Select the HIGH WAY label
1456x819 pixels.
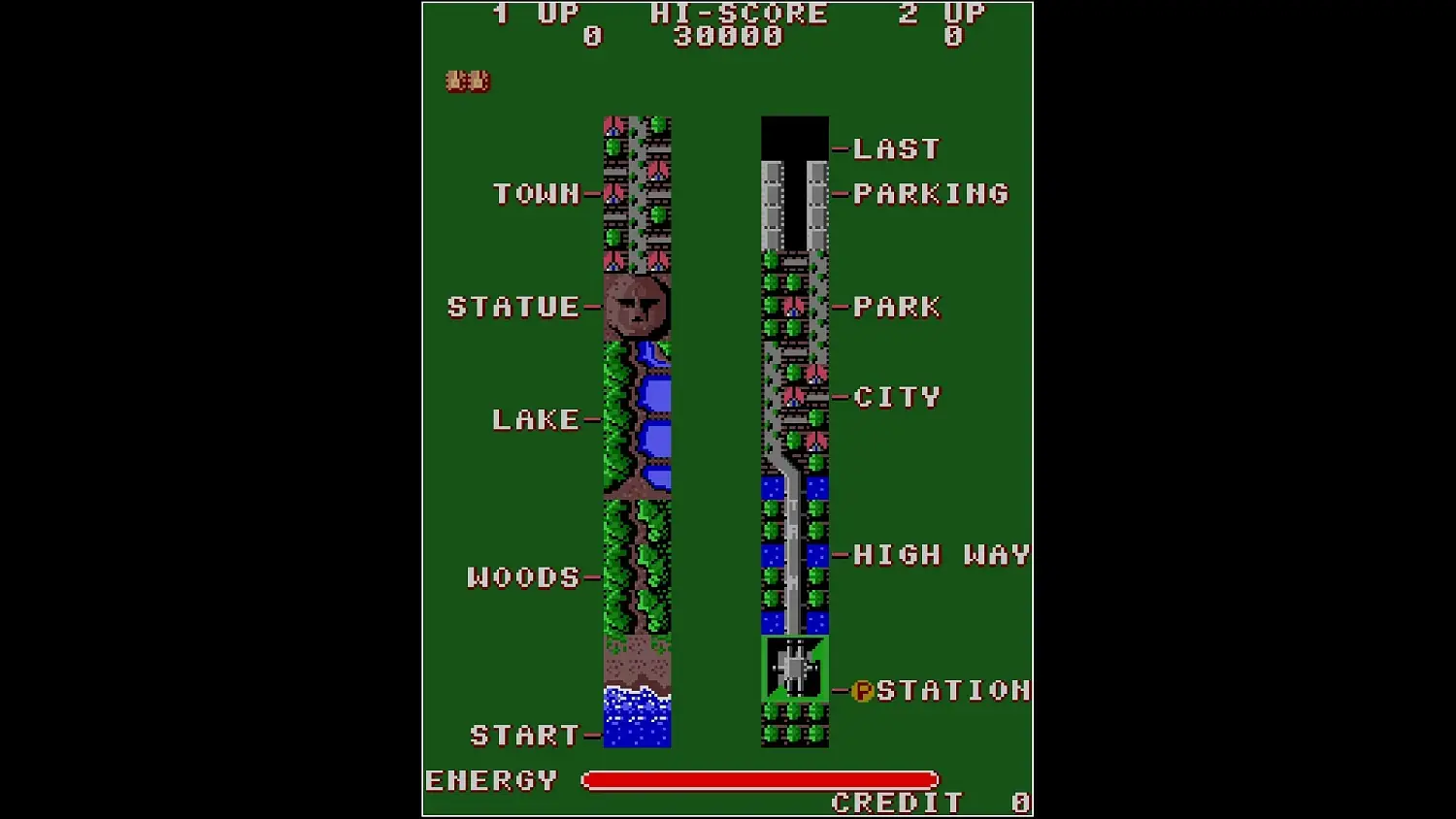coord(937,554)
